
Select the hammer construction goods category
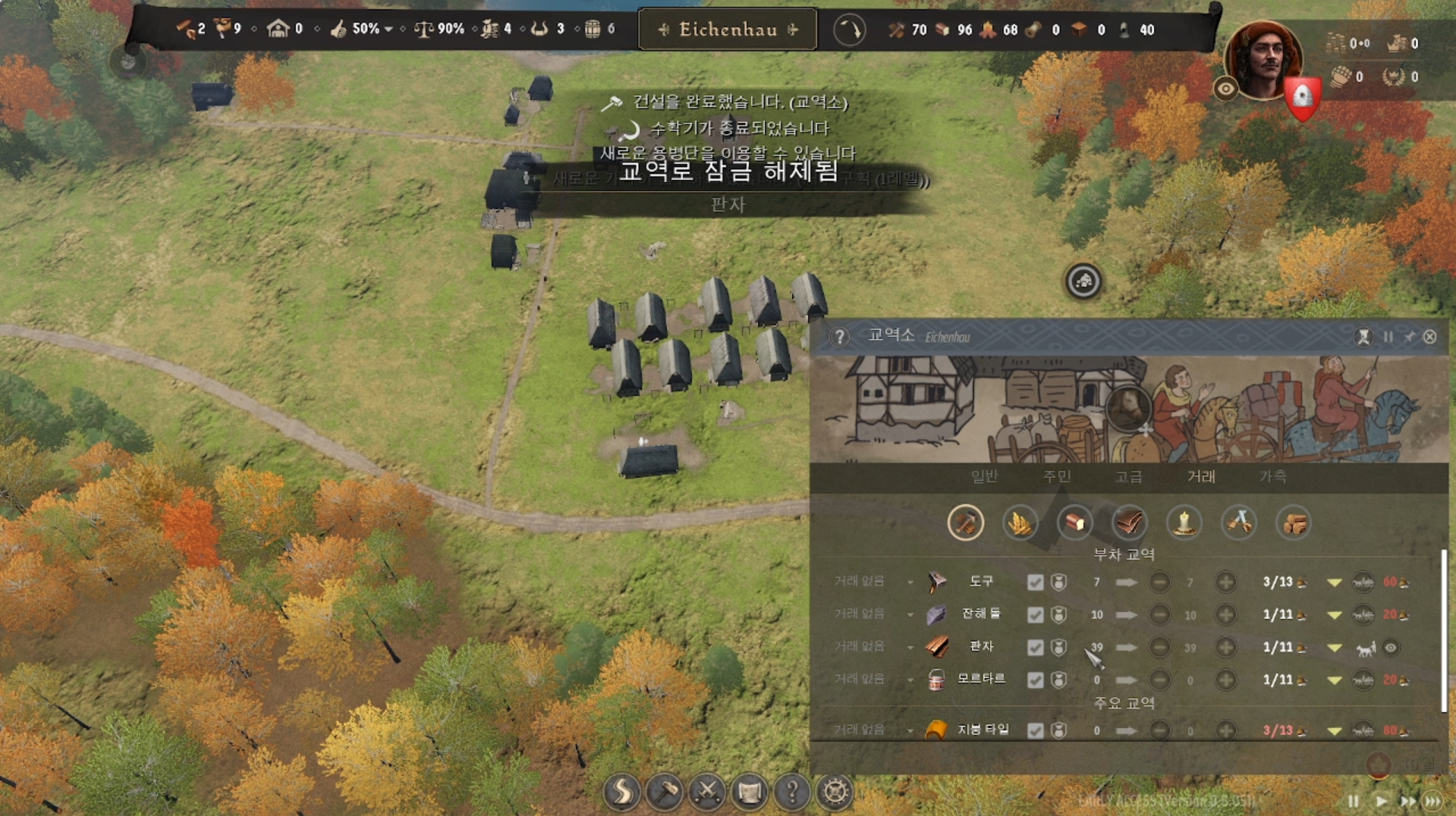click(965, 523)
